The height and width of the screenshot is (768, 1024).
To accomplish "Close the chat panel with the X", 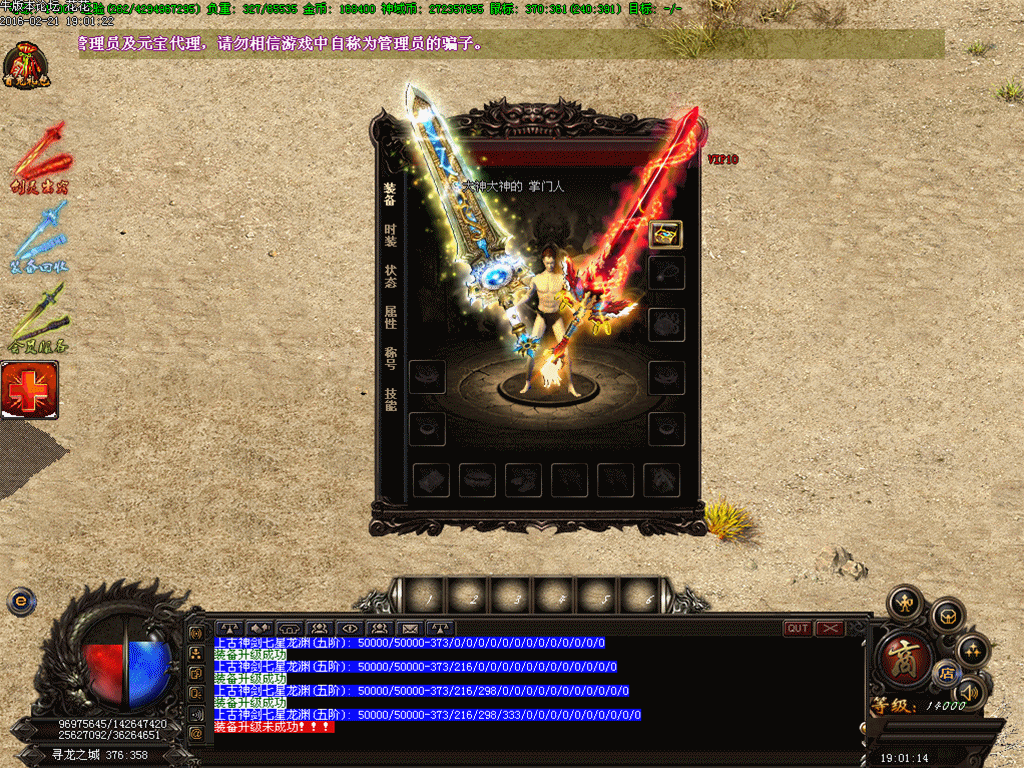I will [x=830, y=628].
